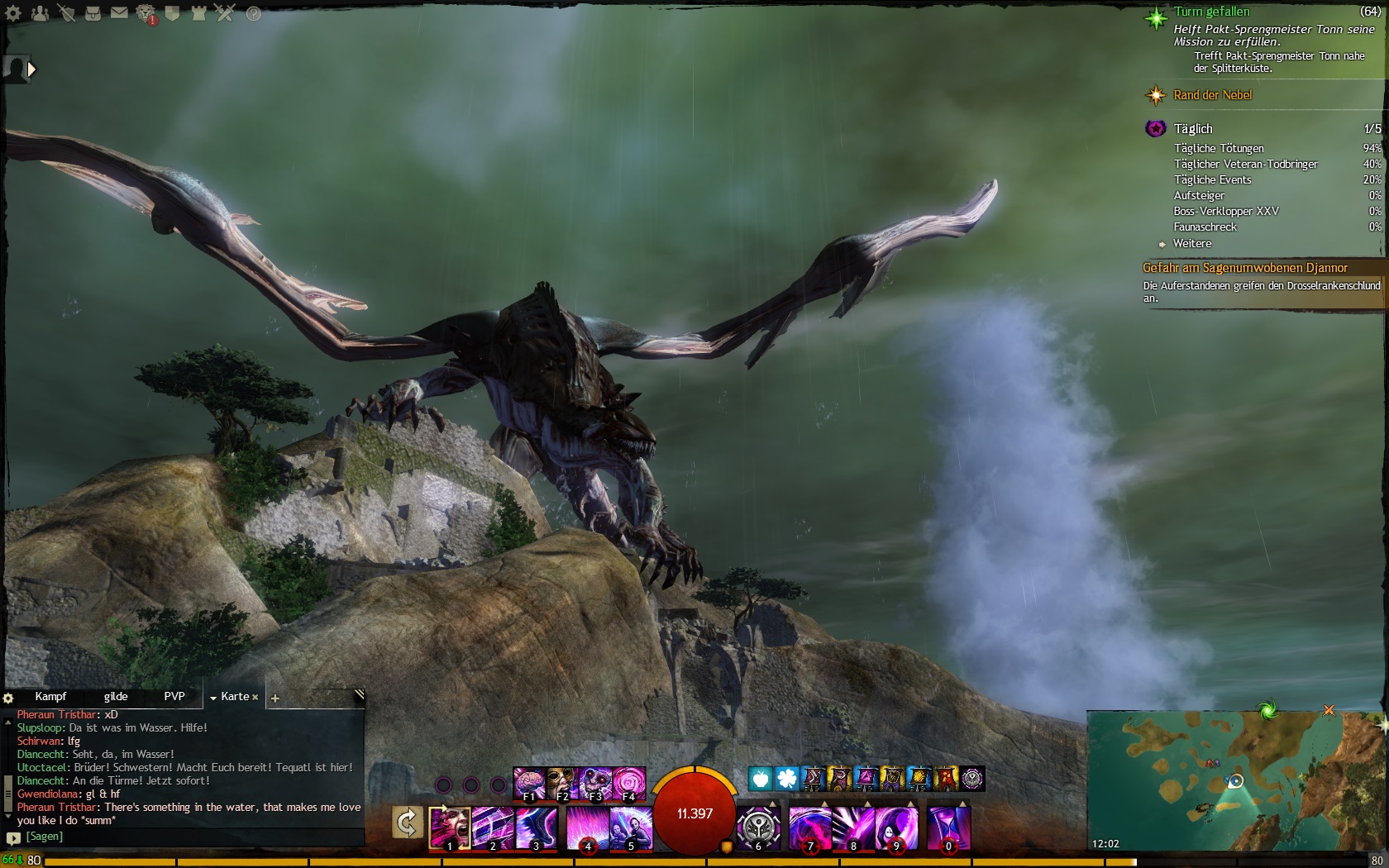Image resolution: width=1389 pixels, height=868 pixels.
Task: Activate the screaming face skill 1
Action: (x=450, y=827)
